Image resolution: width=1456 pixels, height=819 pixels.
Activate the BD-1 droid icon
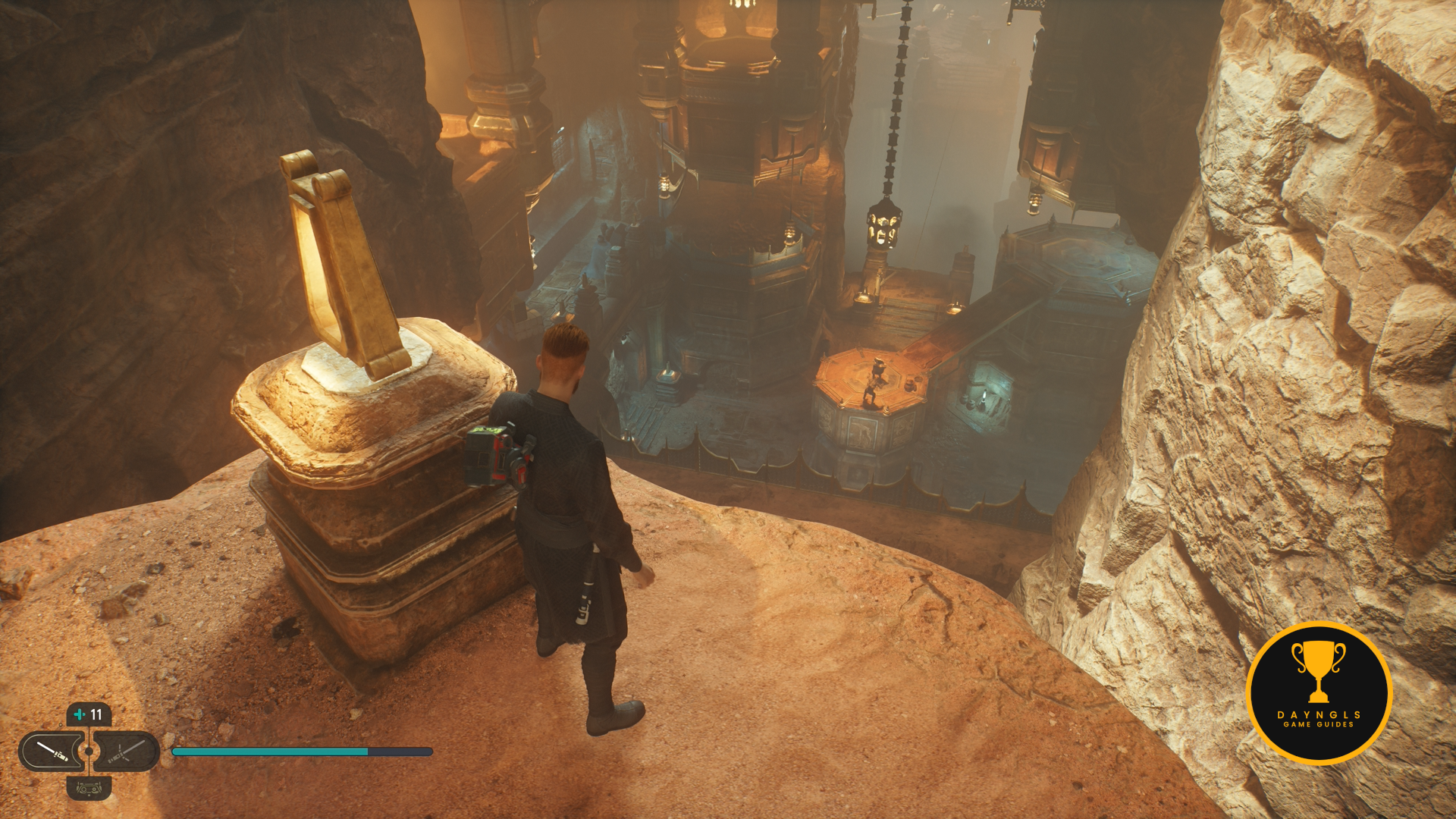click(x=89, y=788)
